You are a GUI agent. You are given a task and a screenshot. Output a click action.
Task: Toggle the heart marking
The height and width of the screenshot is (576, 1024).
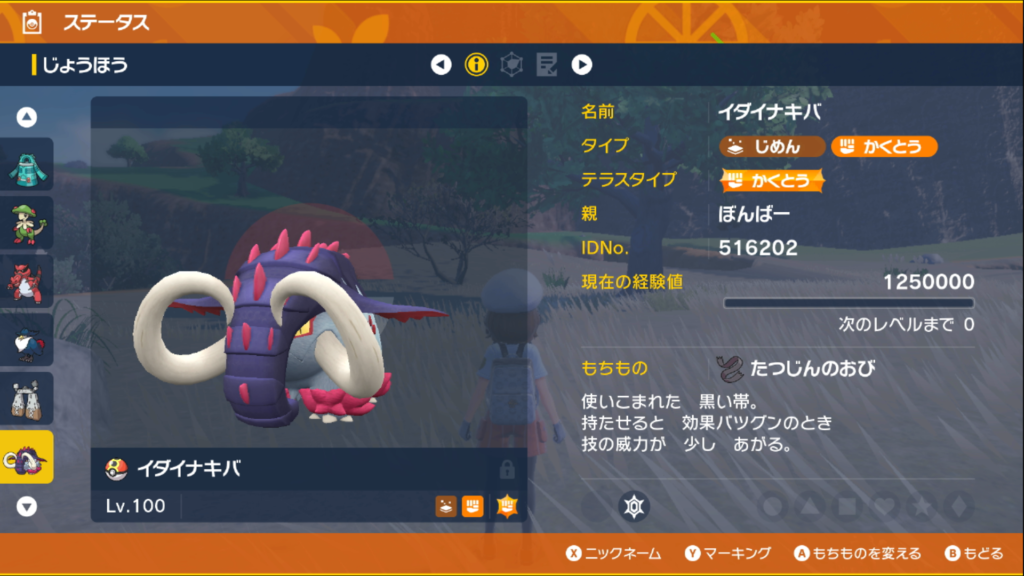pyautogui.click(x=883, y=506)
